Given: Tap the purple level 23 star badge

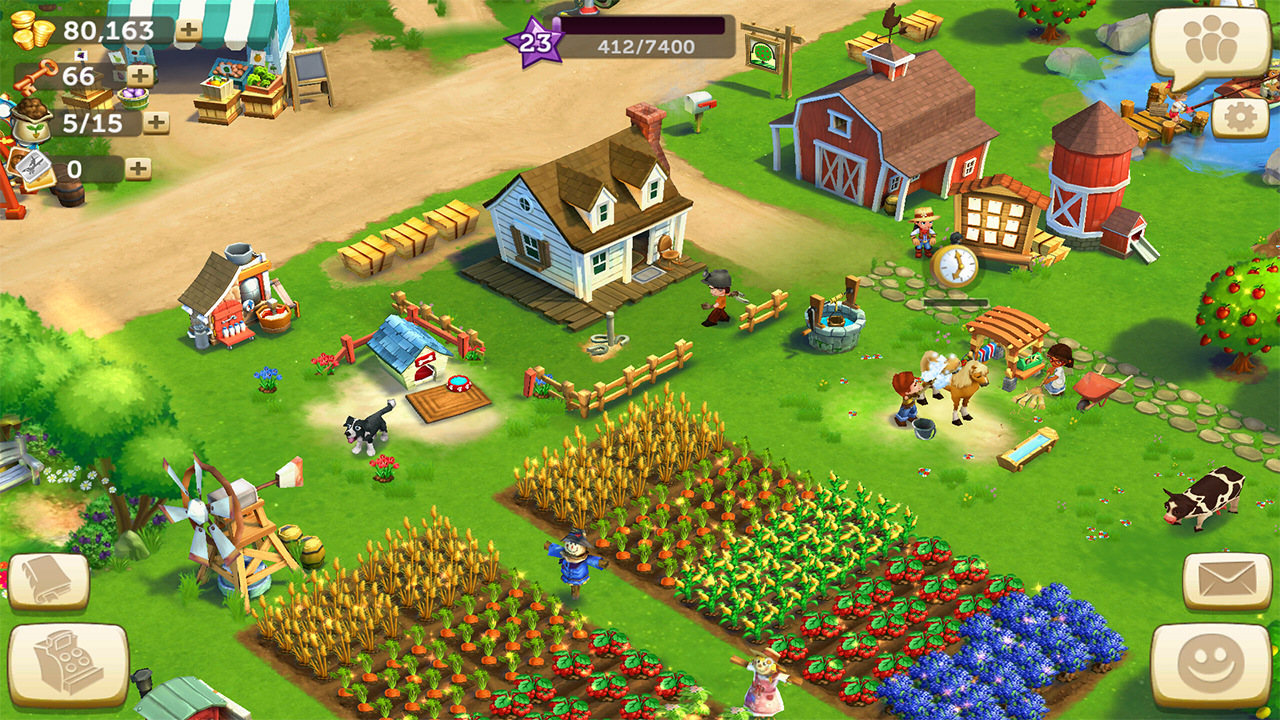Looking at the screenshot, I should pyautogui.click(x=535, y=42).
